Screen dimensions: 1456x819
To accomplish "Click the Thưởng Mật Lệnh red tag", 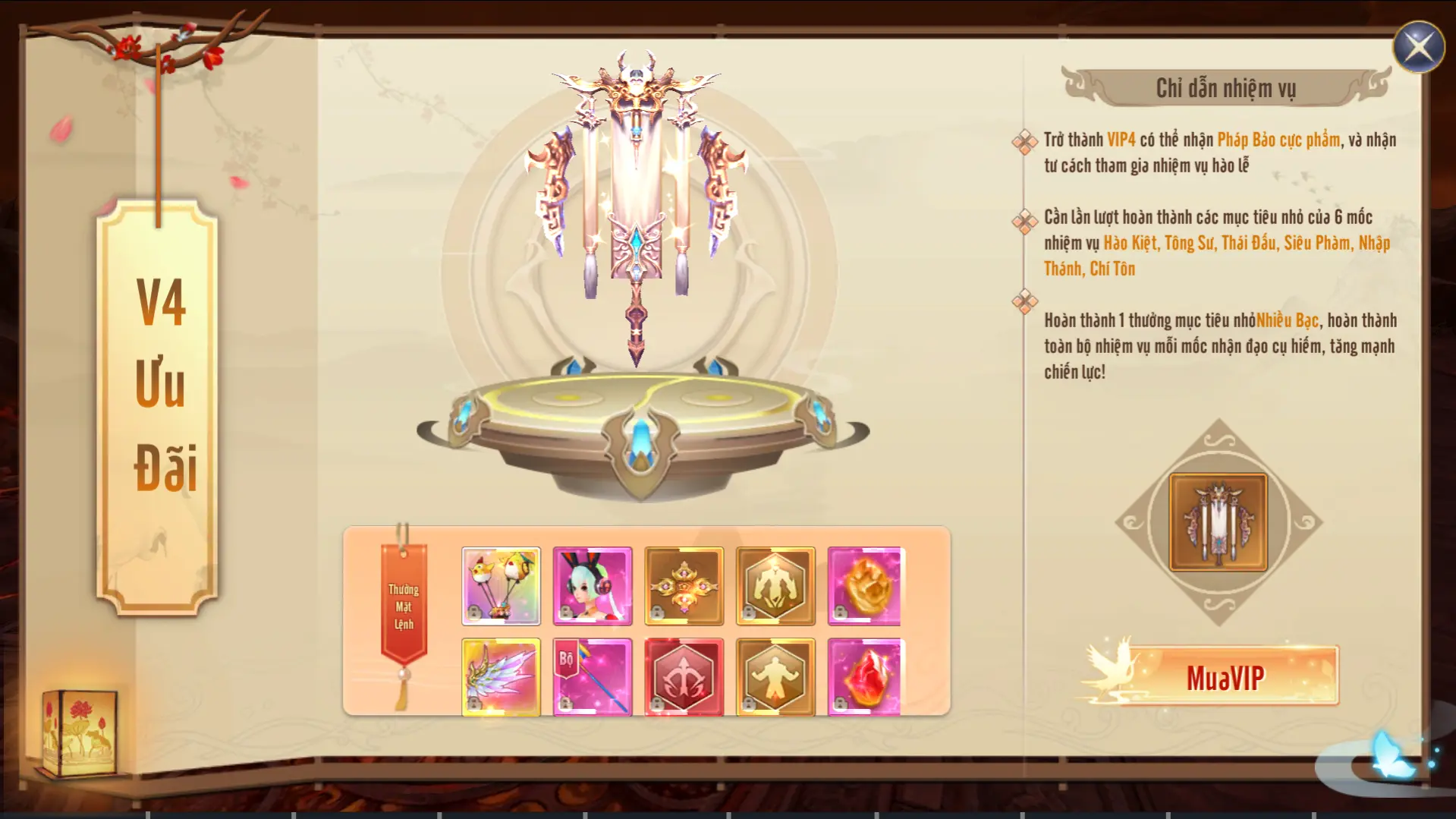I will [x=404, y=607].
